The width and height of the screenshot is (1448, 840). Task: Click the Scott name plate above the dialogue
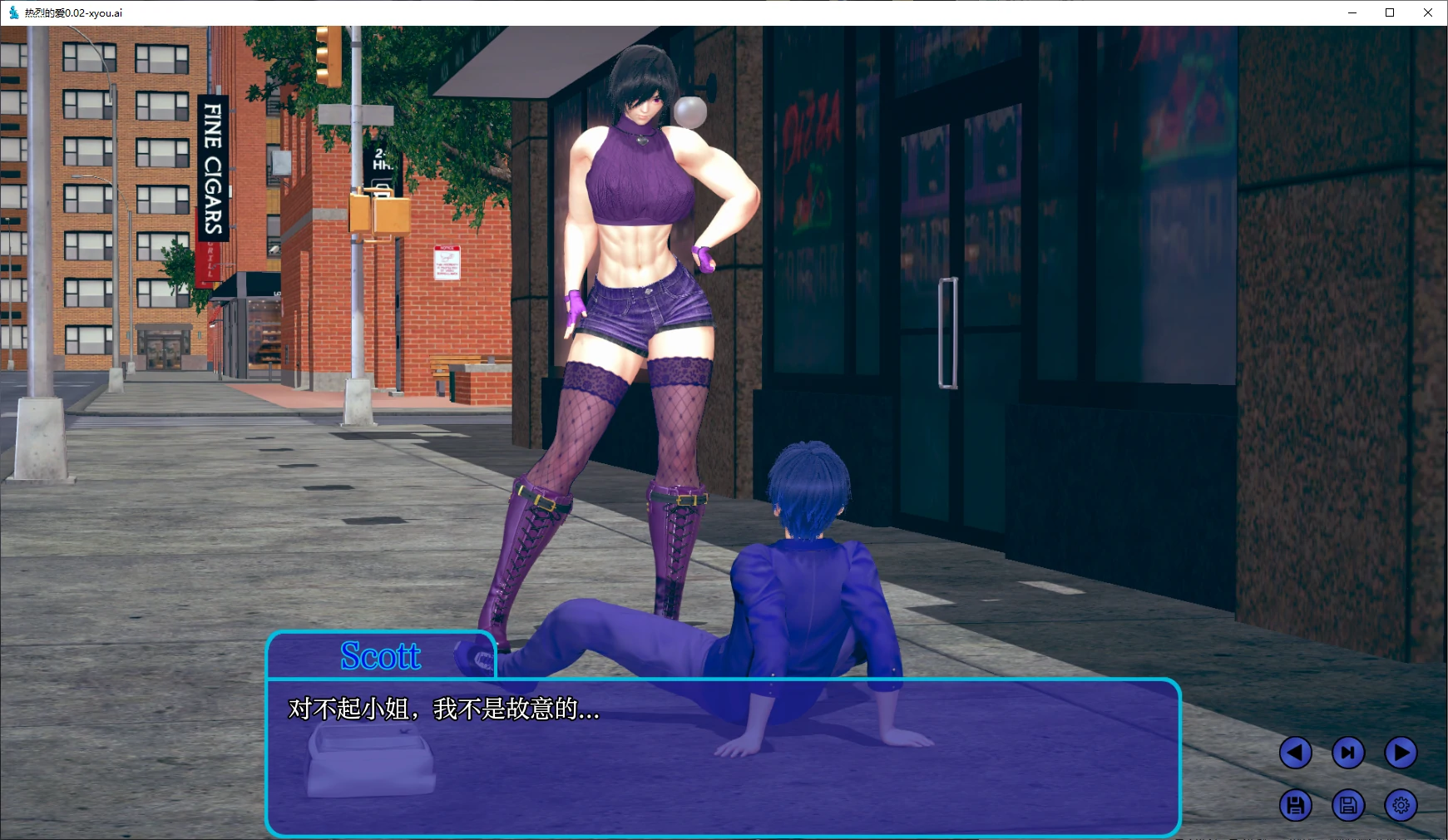(x=381, y=656)
